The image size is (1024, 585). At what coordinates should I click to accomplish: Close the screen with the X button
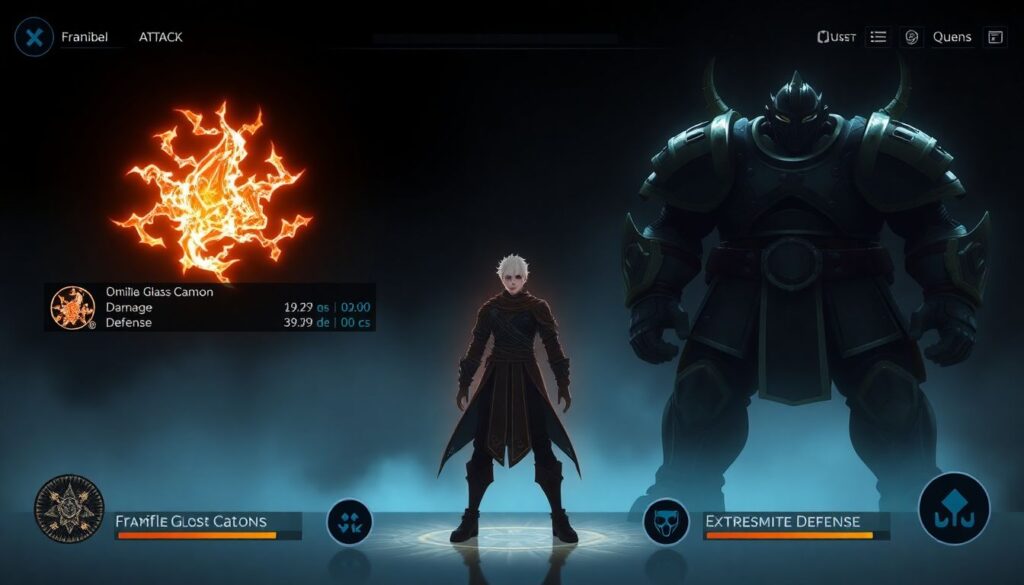pyautogui.click(x=34, y=37)
